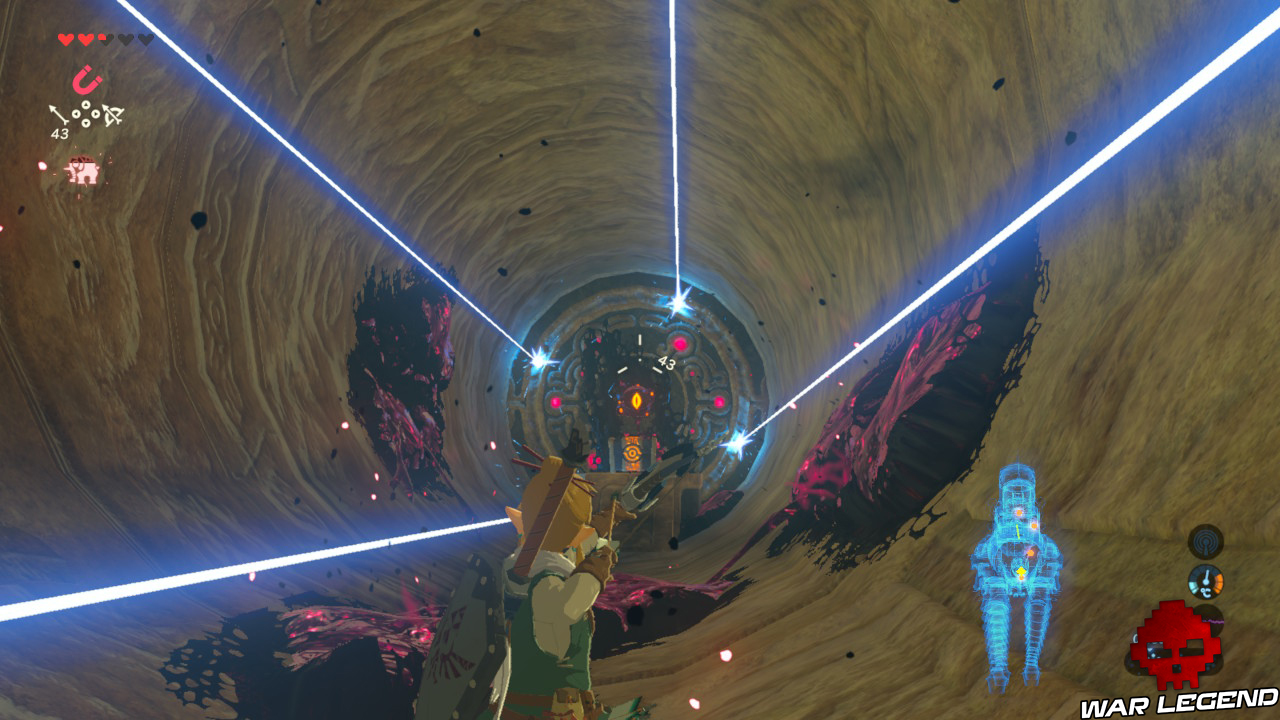Select the Magnesis rune icon
The height and width of the screenshot is (720, 1280).
tap(86, 78)
